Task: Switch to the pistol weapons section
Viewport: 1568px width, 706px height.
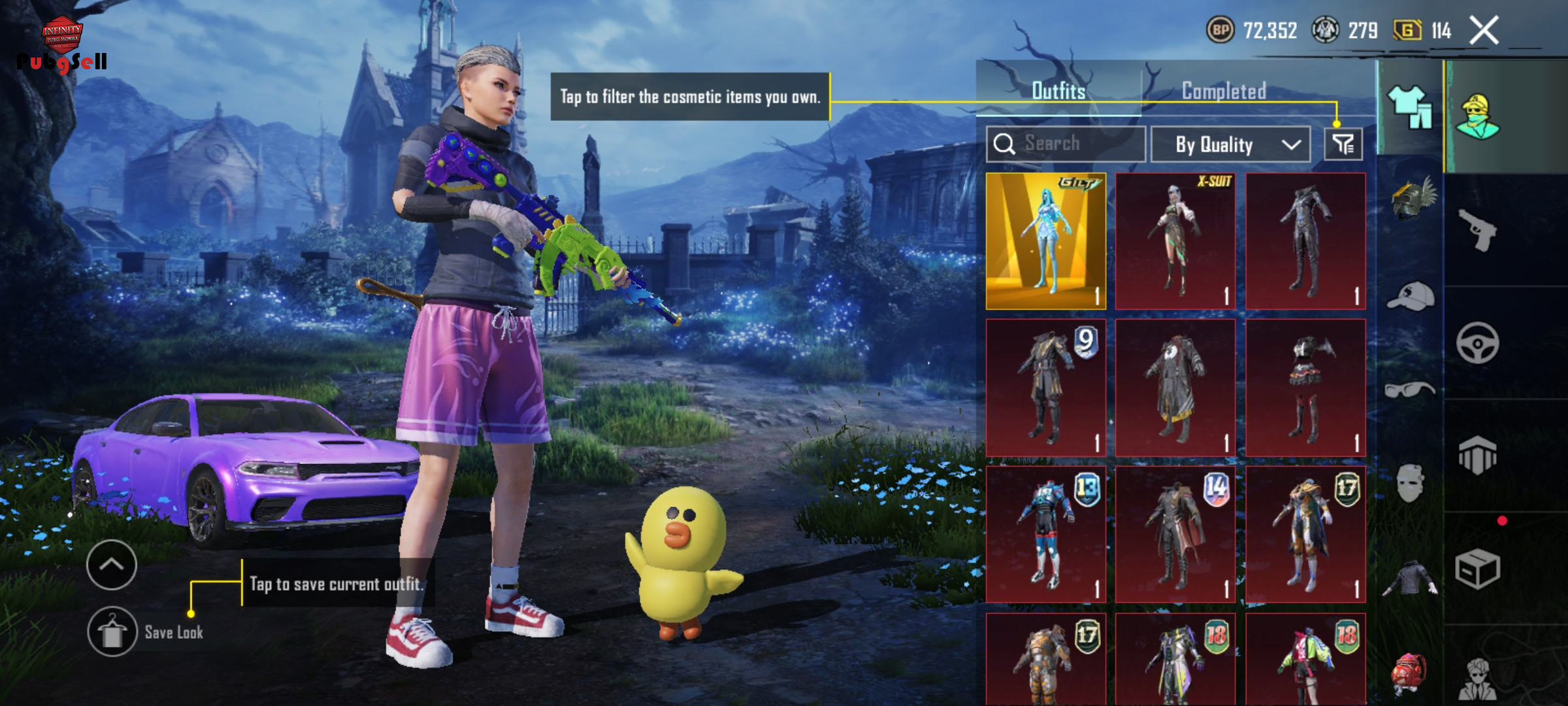Action: pos(1477,229)
